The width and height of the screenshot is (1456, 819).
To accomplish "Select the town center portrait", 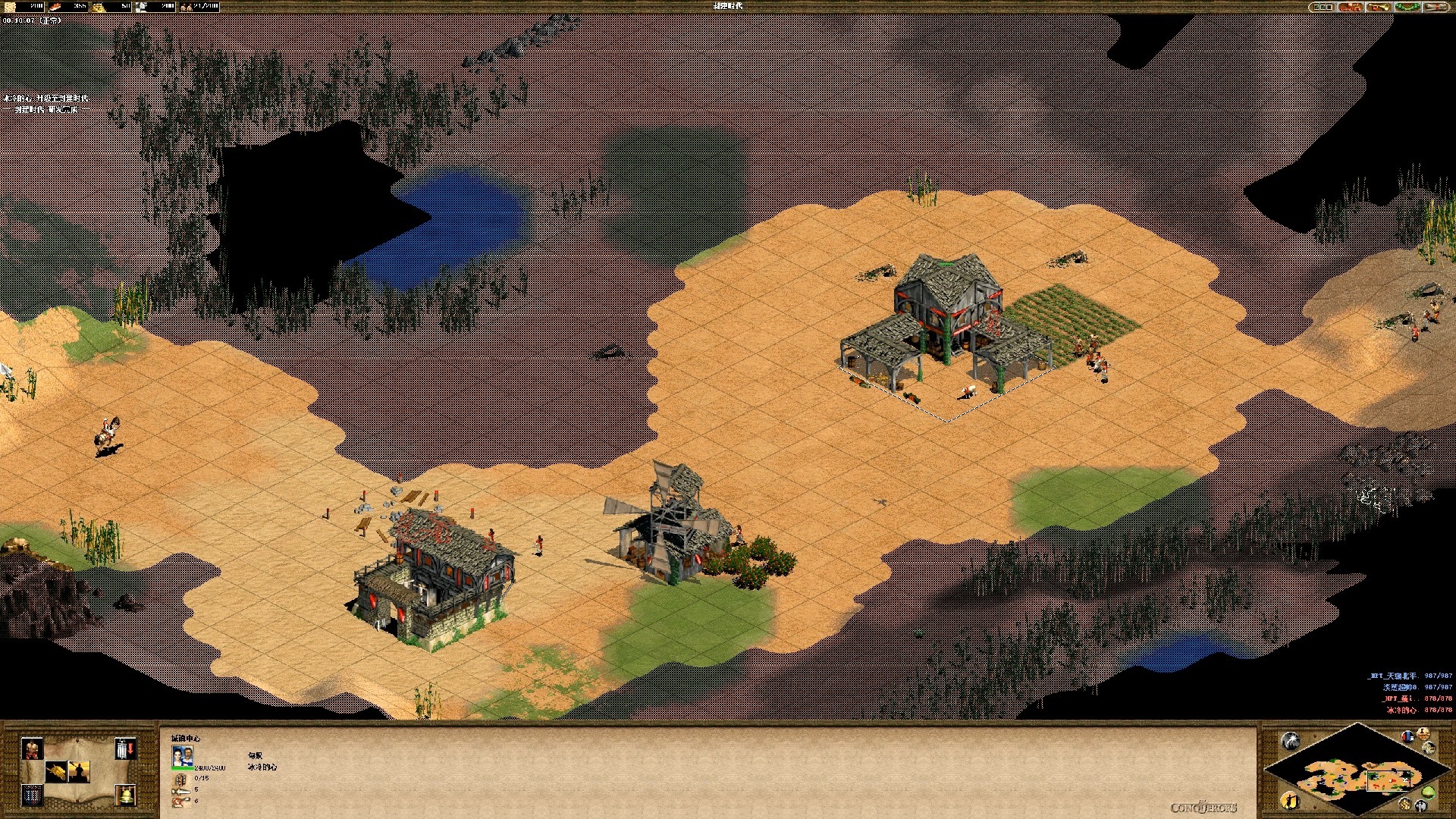I will (x=182, y=756).
